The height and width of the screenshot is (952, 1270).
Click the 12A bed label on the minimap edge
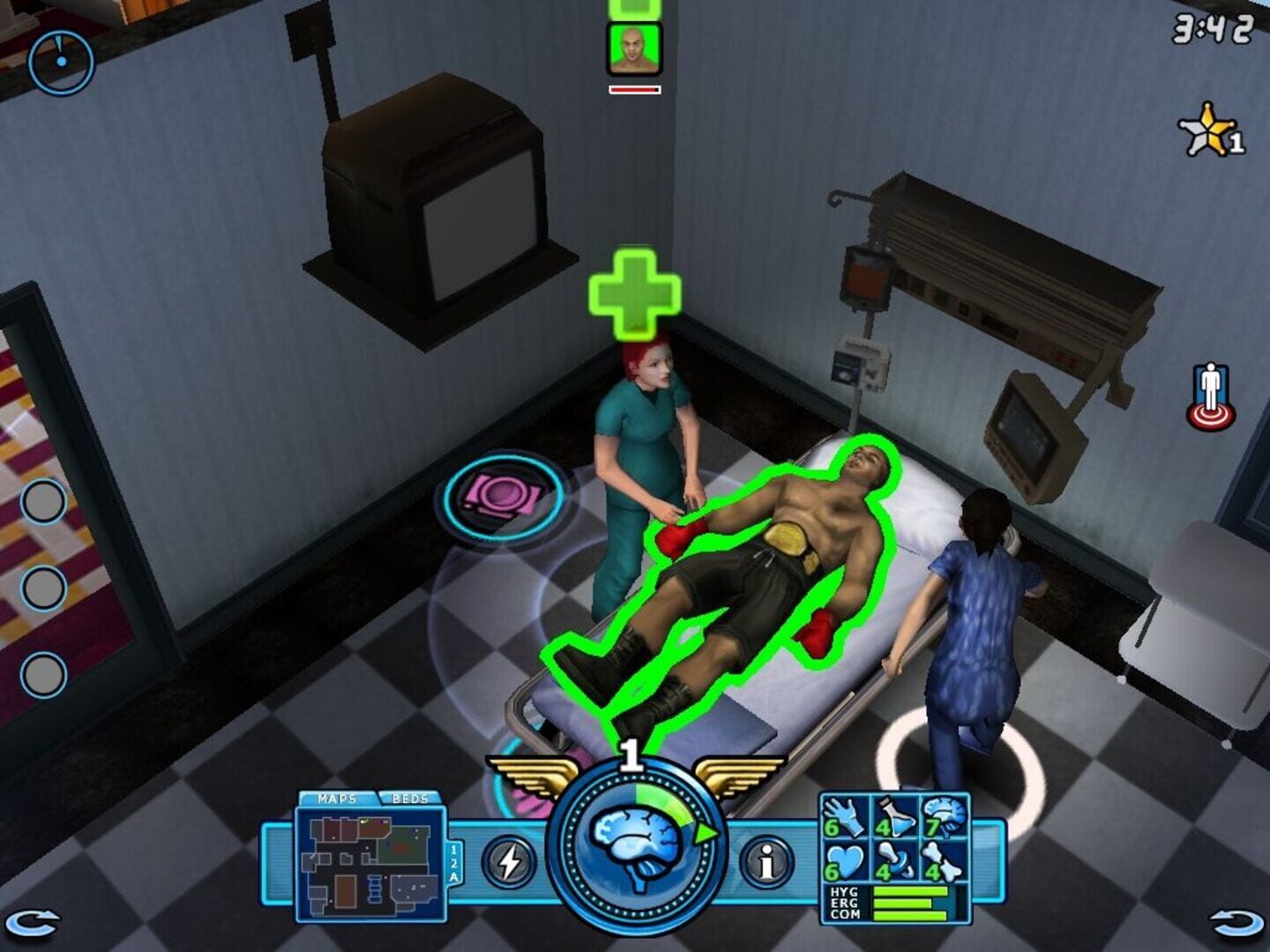tap(455, 863)
